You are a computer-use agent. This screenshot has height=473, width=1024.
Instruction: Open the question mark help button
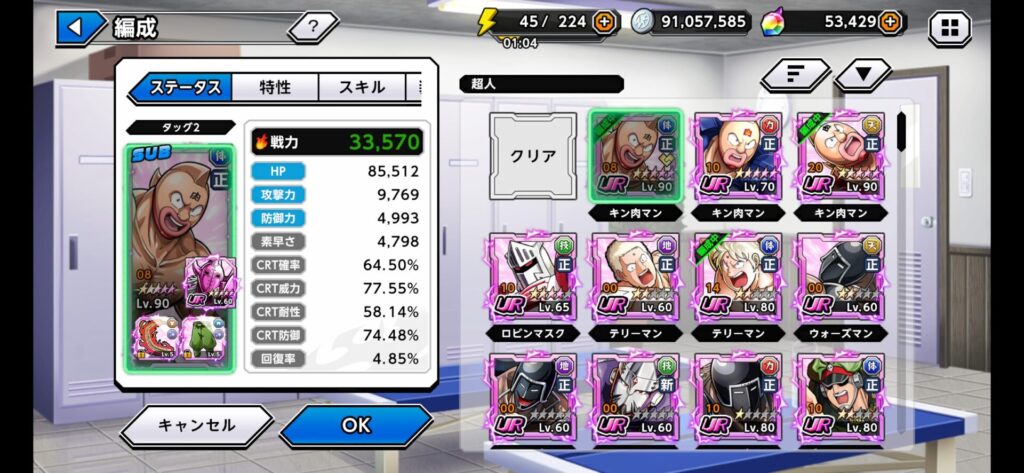pyautogui.click(x=313, y=27)
